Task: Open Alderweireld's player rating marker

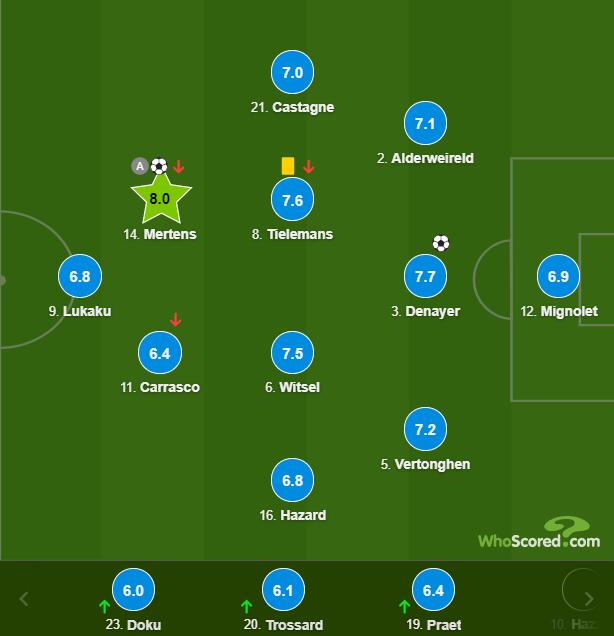Action: click(425, 124)
